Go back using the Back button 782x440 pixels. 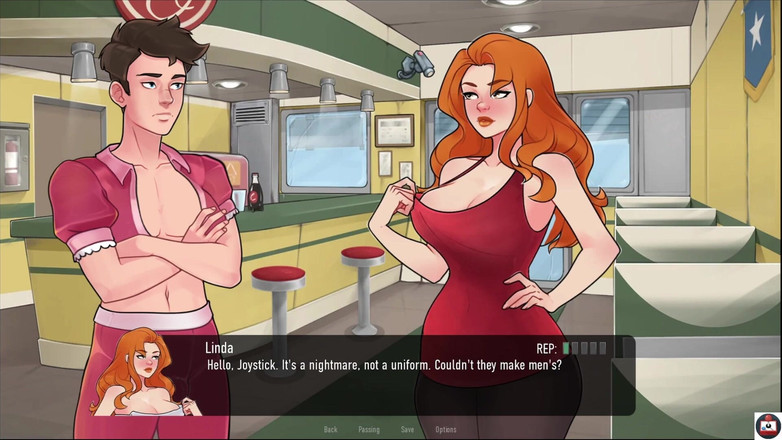coord(330,429)
